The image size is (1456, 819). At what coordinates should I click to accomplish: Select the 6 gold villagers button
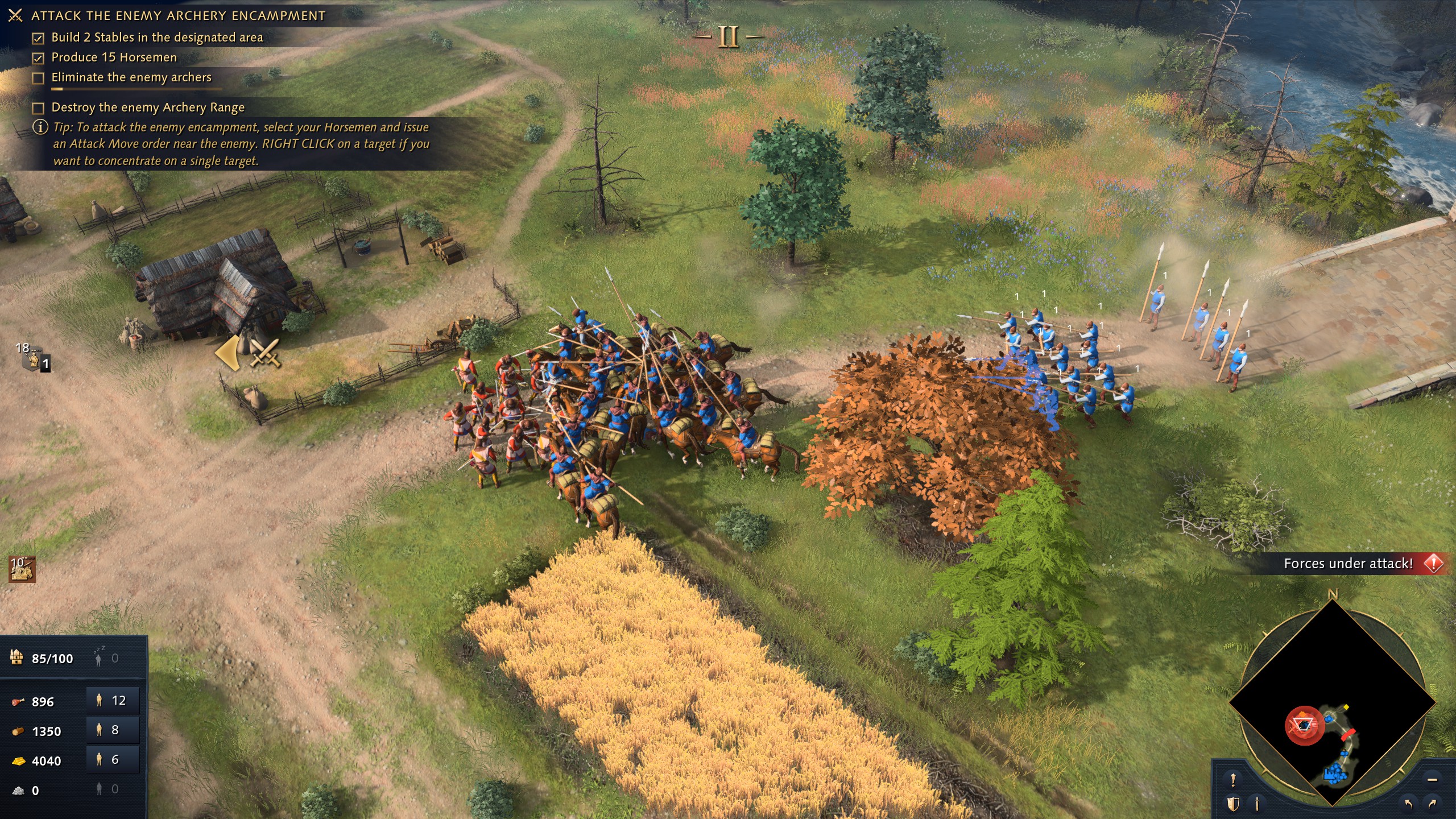pyautogui.click(x=113, y=759)
